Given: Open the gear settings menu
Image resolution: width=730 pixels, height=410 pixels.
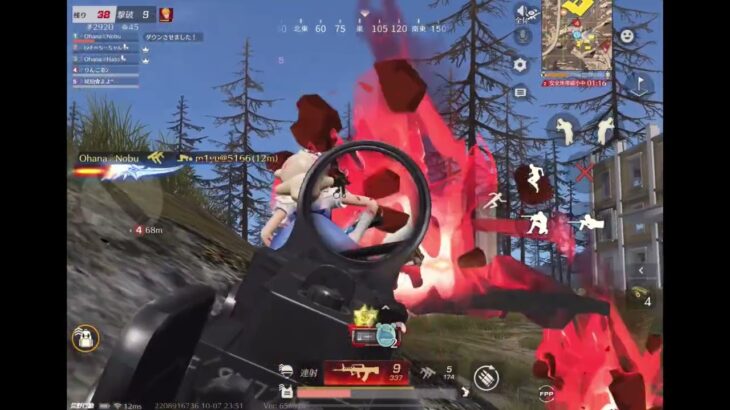Looking at the screenshot, I should (x=520, y=63).
